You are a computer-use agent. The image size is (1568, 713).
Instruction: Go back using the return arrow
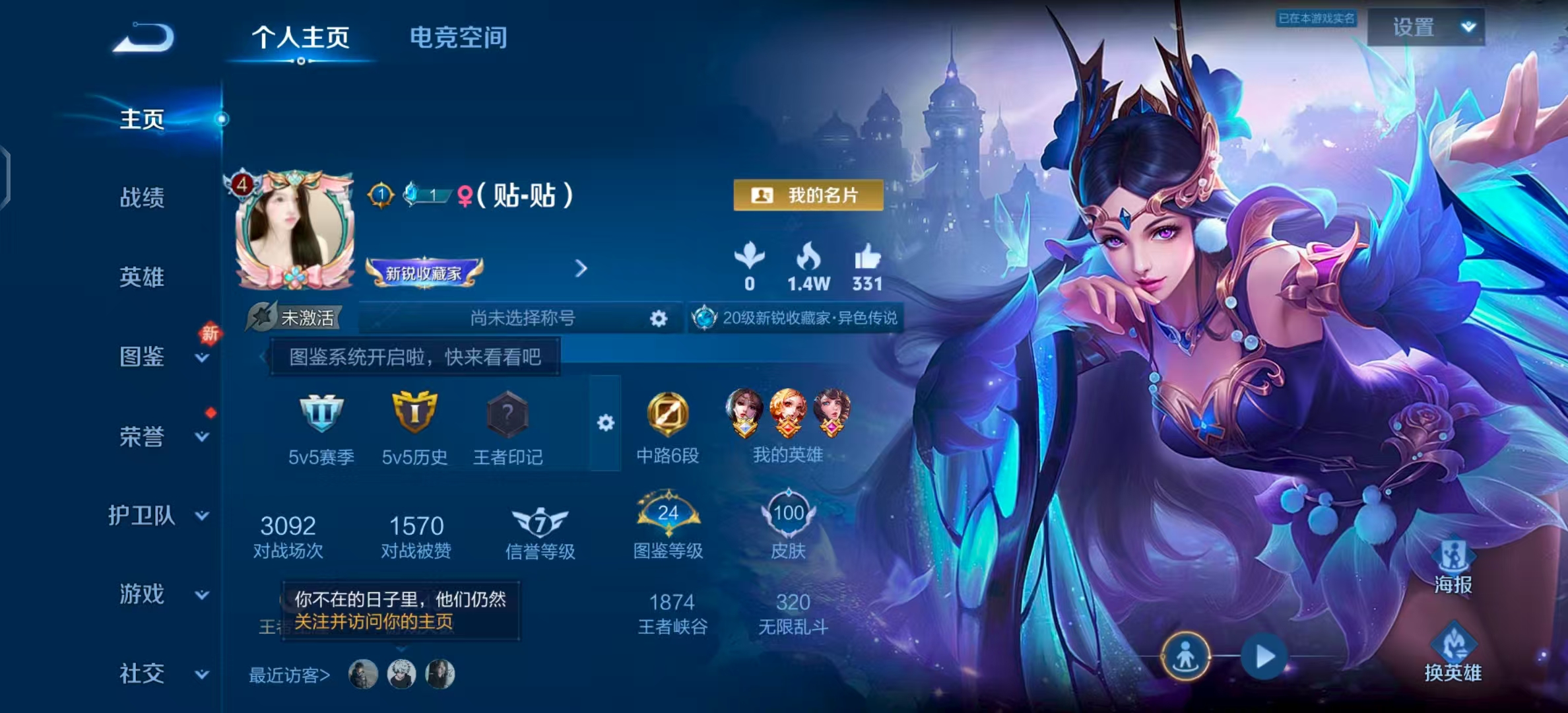144,38
